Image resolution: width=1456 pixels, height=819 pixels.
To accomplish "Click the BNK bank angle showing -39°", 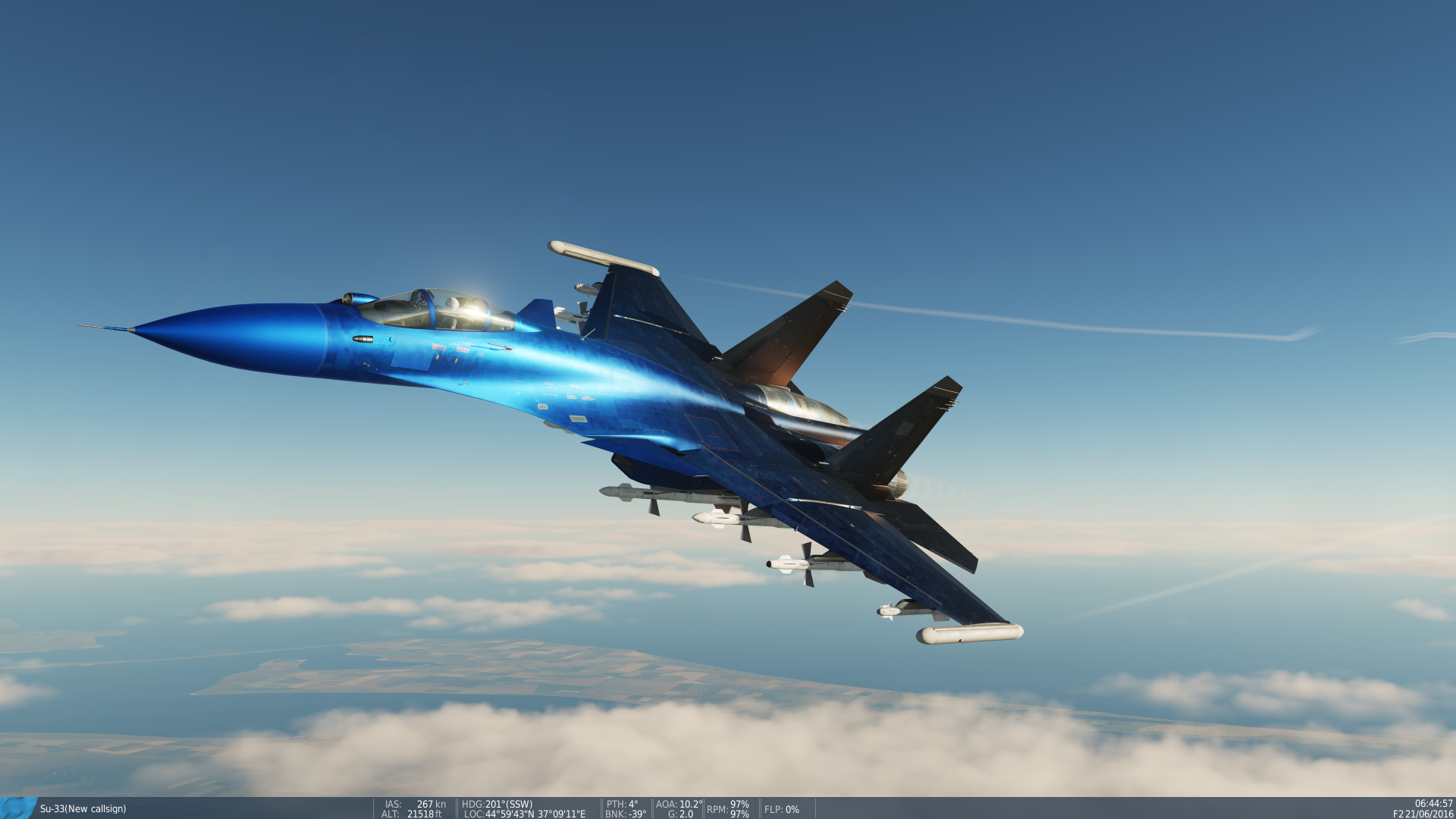I will coord(625,814).
